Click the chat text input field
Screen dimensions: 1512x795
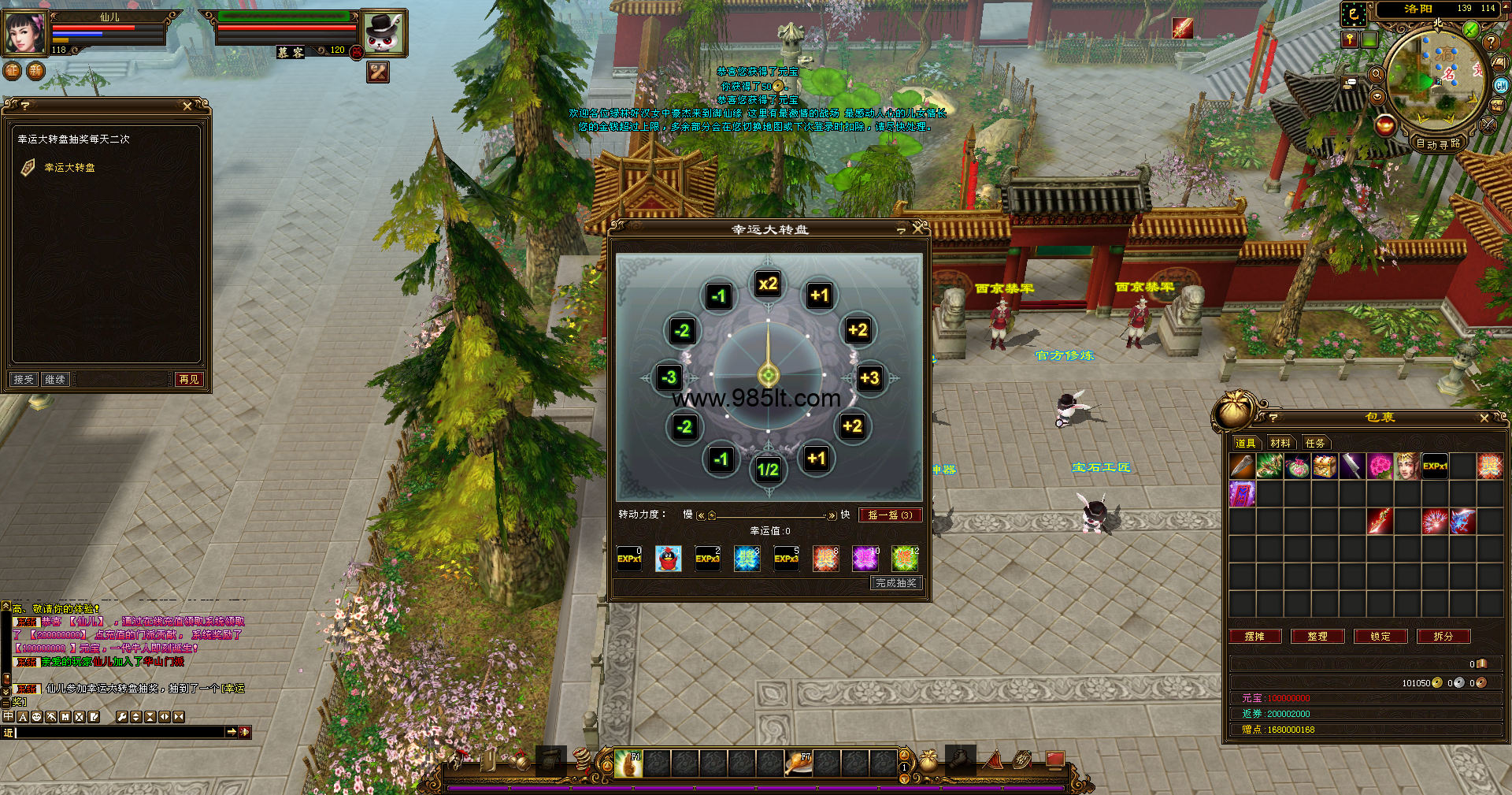tap(118, 732)
